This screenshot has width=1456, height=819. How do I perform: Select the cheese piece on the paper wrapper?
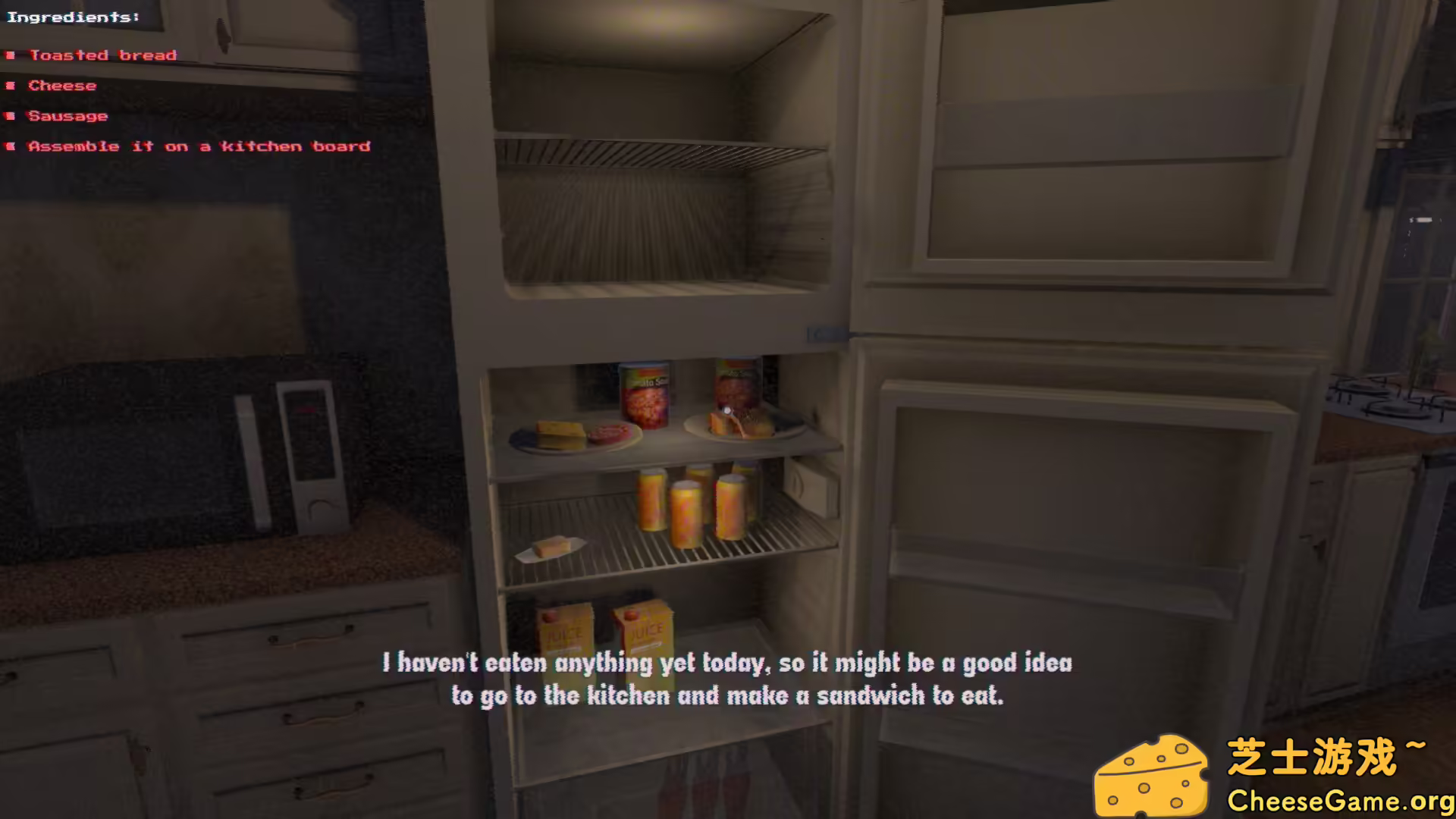(551, 547)
